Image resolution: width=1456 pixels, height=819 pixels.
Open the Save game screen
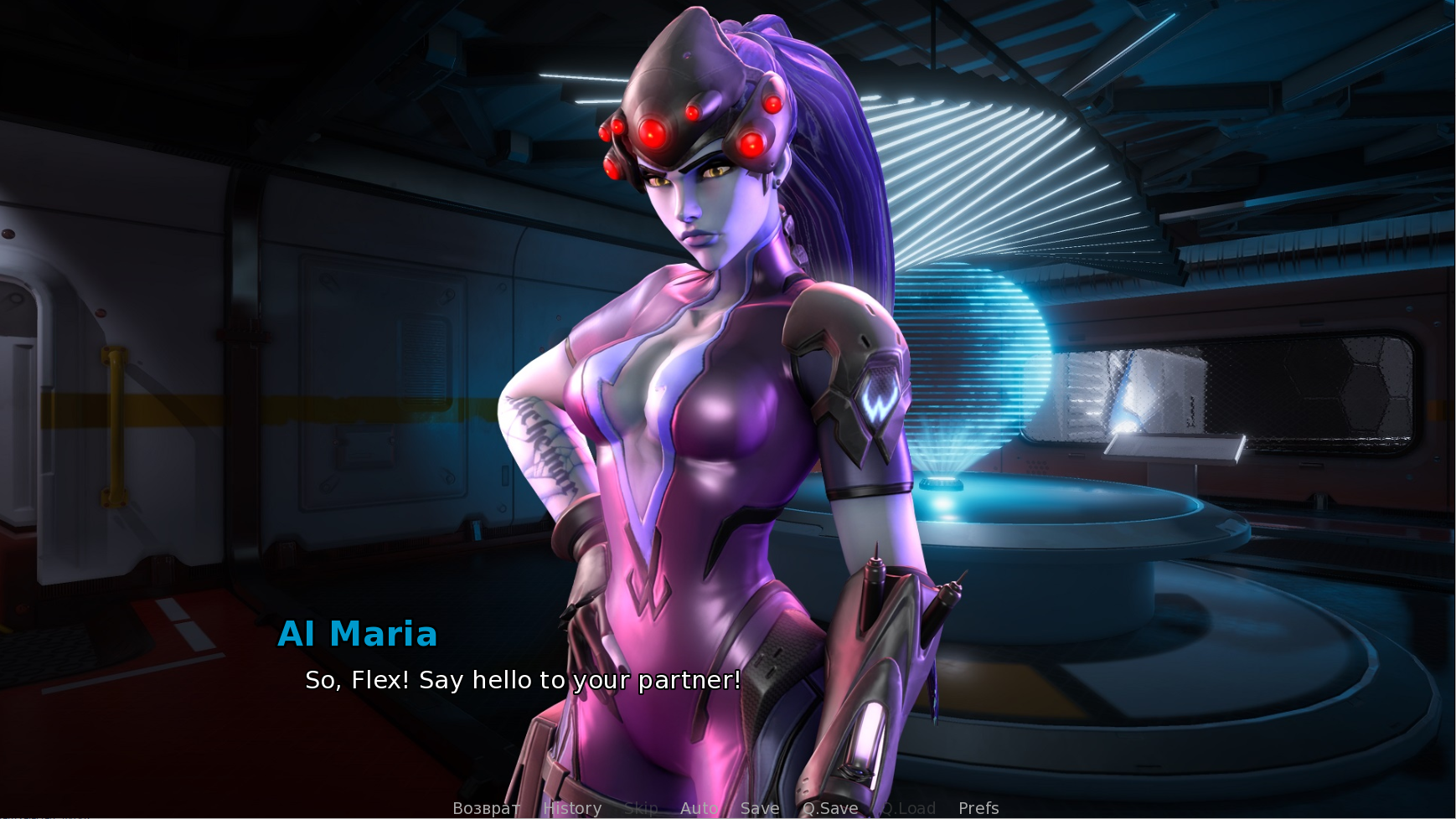coord(760,808)
